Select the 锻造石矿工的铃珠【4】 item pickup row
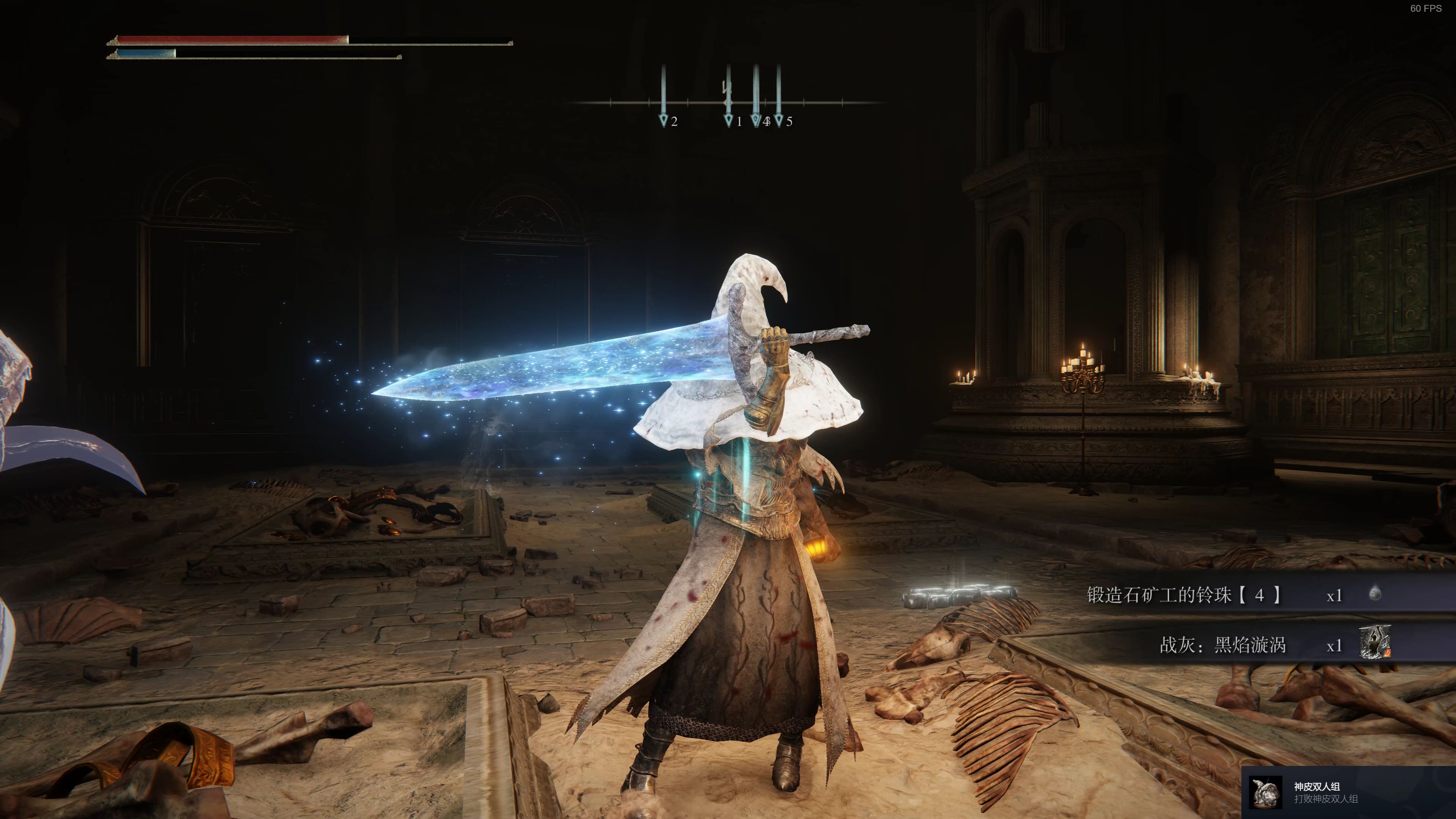1456x819 pixels. 1232,595
